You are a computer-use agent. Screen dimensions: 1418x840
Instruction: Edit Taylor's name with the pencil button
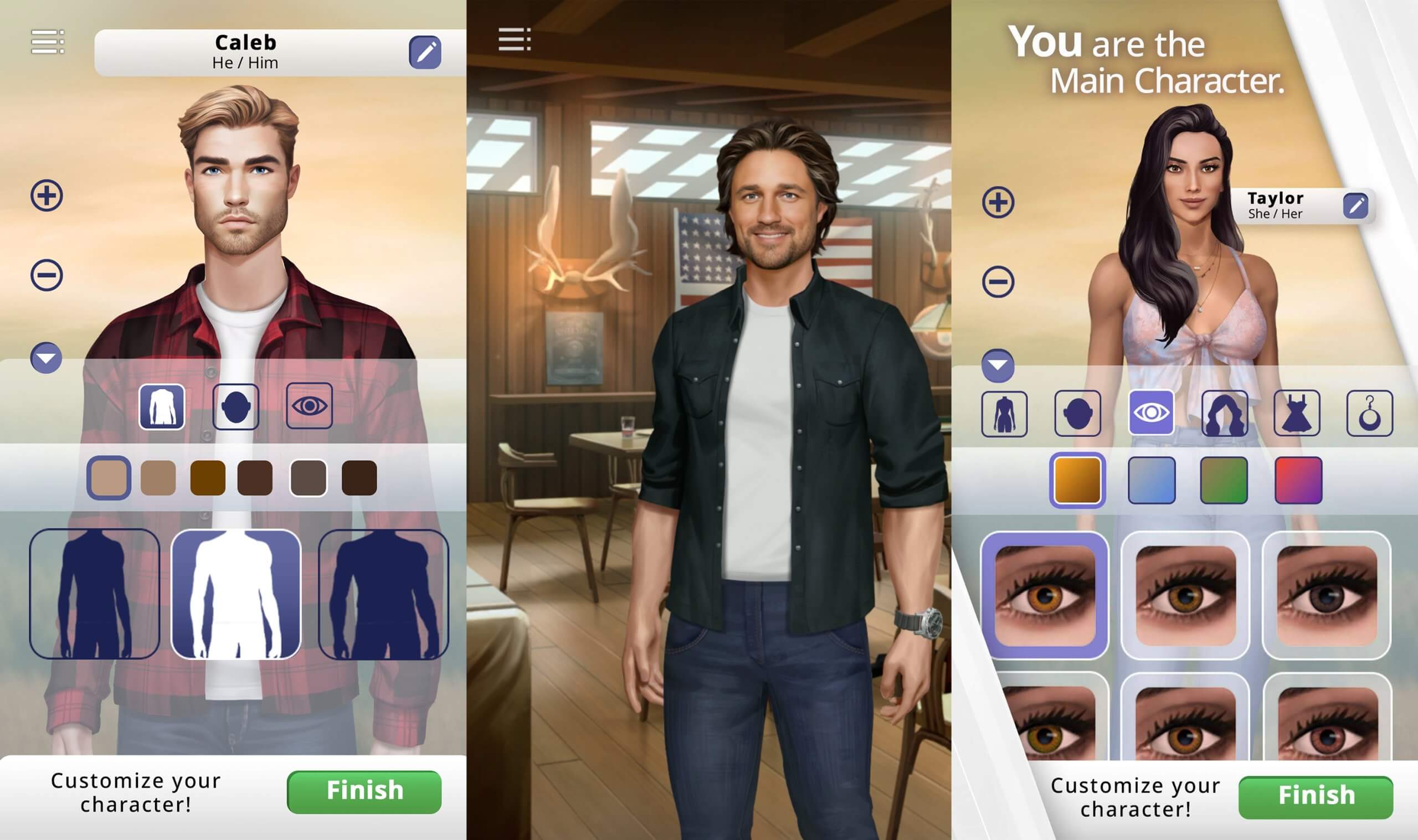tap(1355, 205)
